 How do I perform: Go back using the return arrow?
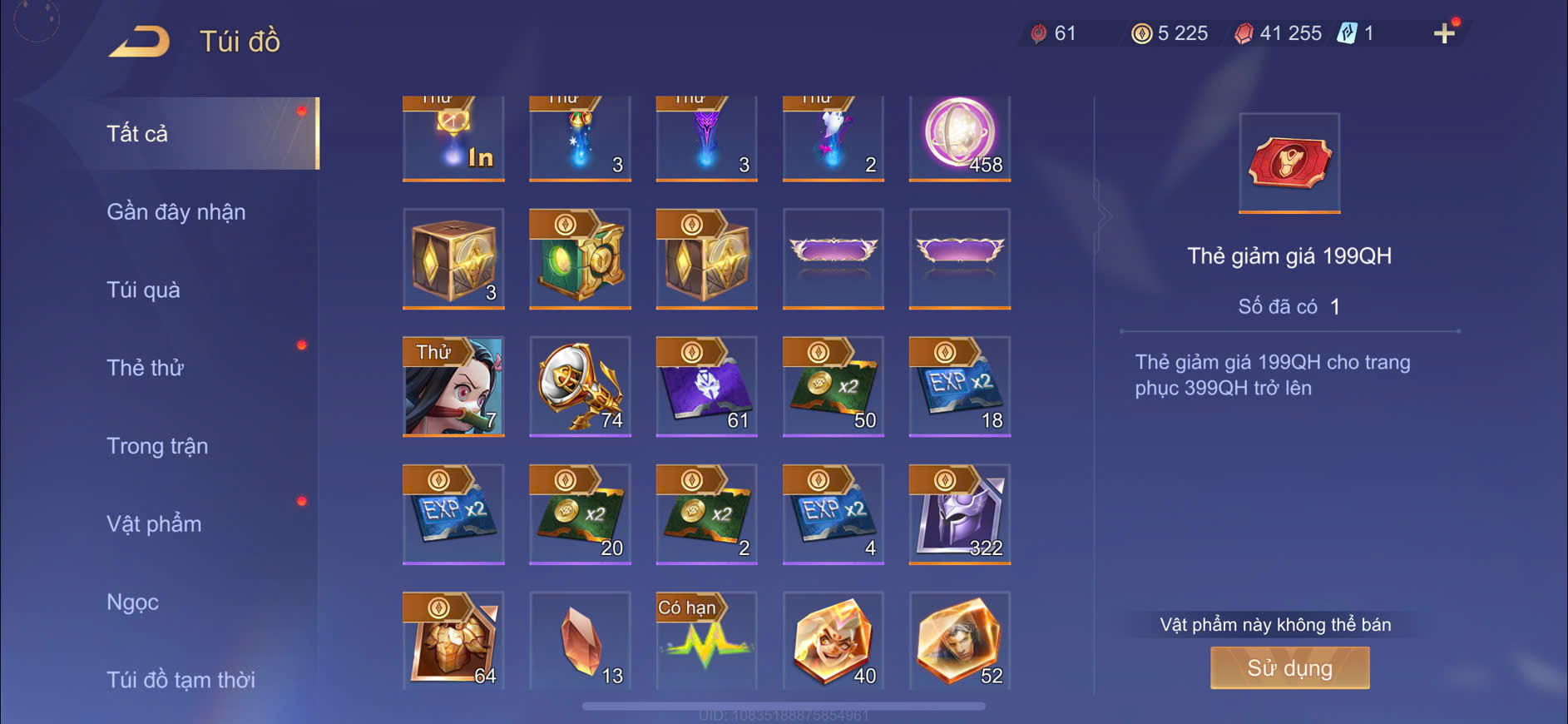pos(139,42)
